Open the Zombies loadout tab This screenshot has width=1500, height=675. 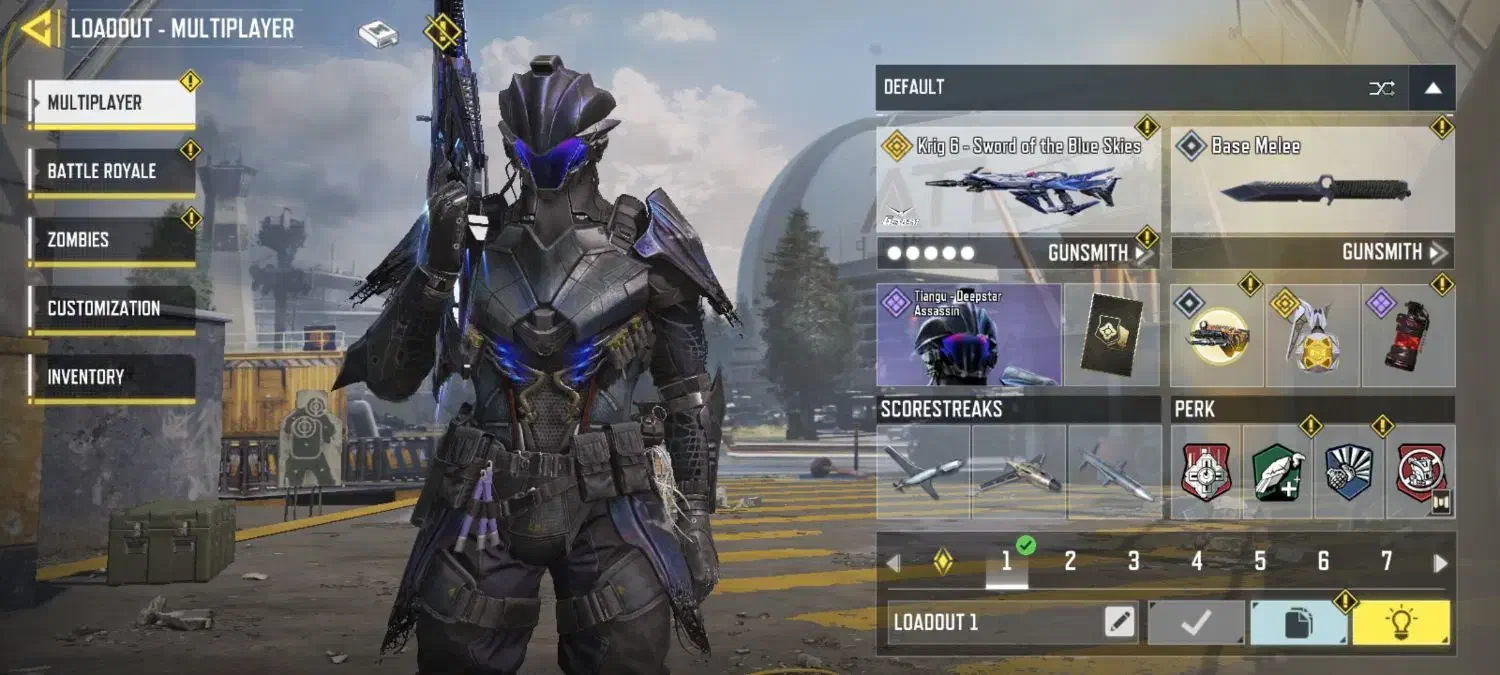[112, 240]
